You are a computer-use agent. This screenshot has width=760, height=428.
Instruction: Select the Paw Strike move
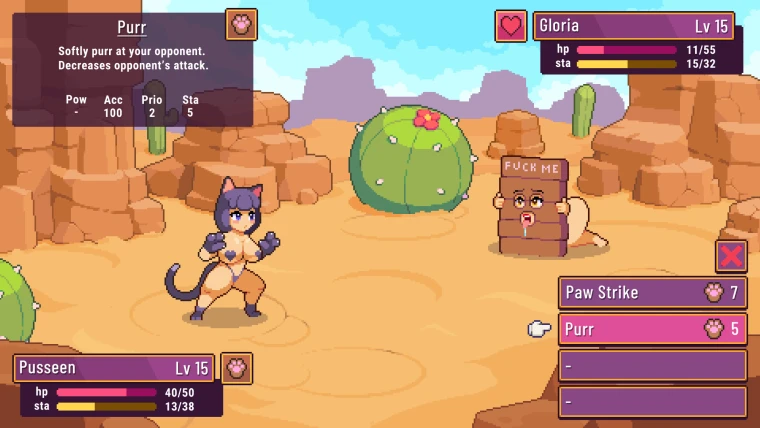coord(652,293)
